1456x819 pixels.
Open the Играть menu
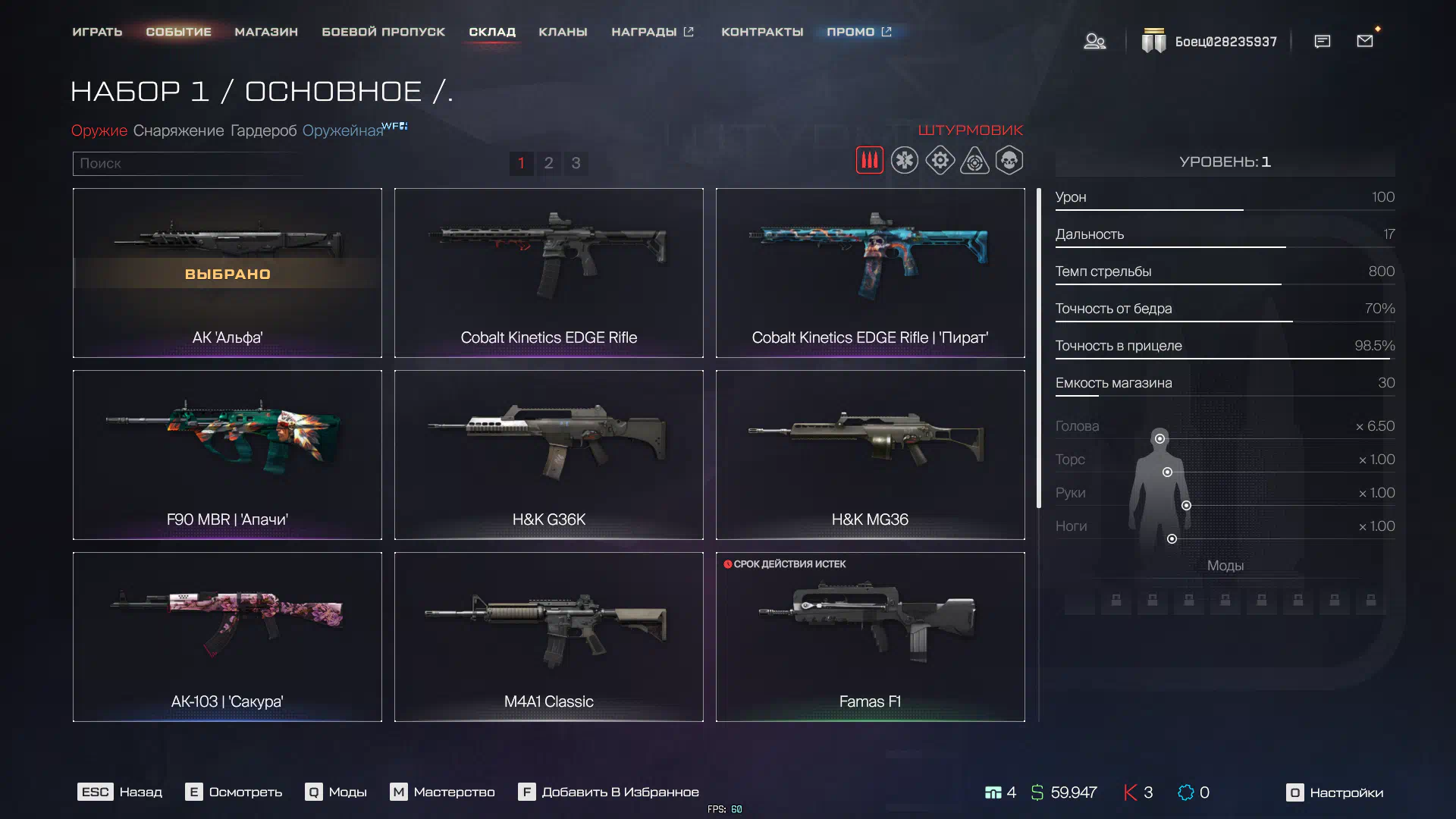point(97,32)
